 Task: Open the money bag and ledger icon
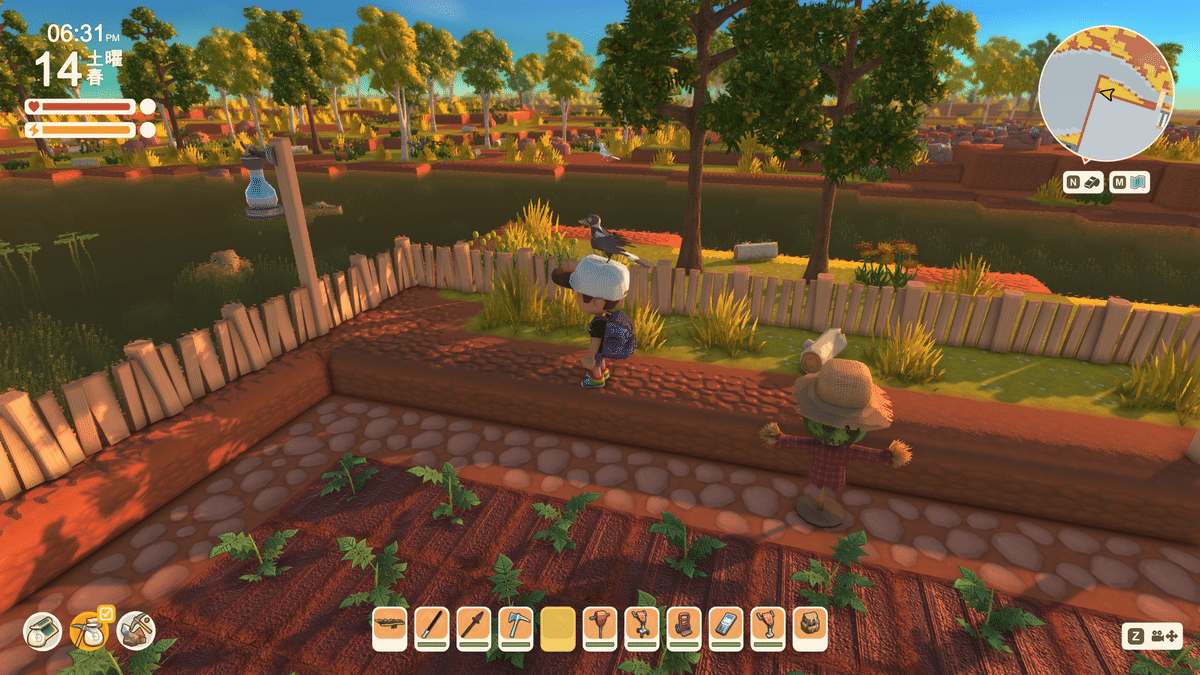[x=43, y=631]
